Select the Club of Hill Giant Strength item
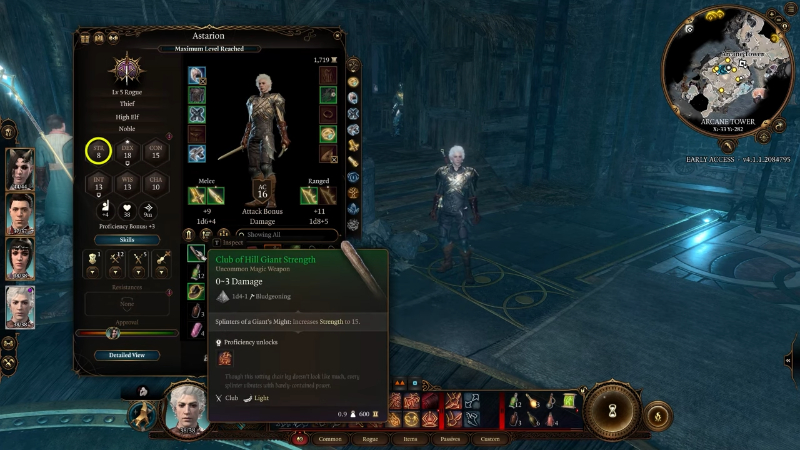This screenshot has height=450, width=800. pyautogui.click(x=197, y=254)
